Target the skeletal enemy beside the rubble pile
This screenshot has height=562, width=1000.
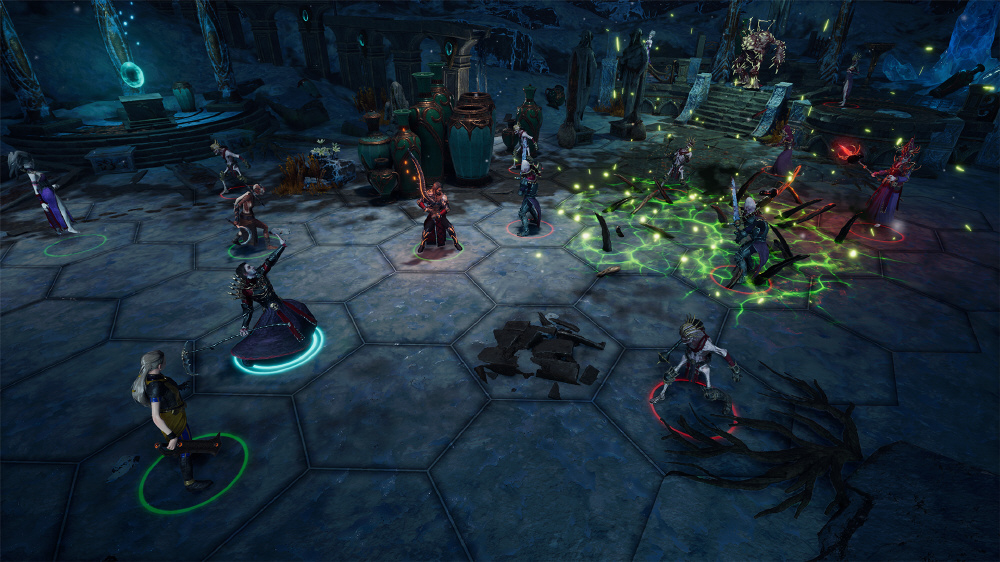tap(692, 362)
